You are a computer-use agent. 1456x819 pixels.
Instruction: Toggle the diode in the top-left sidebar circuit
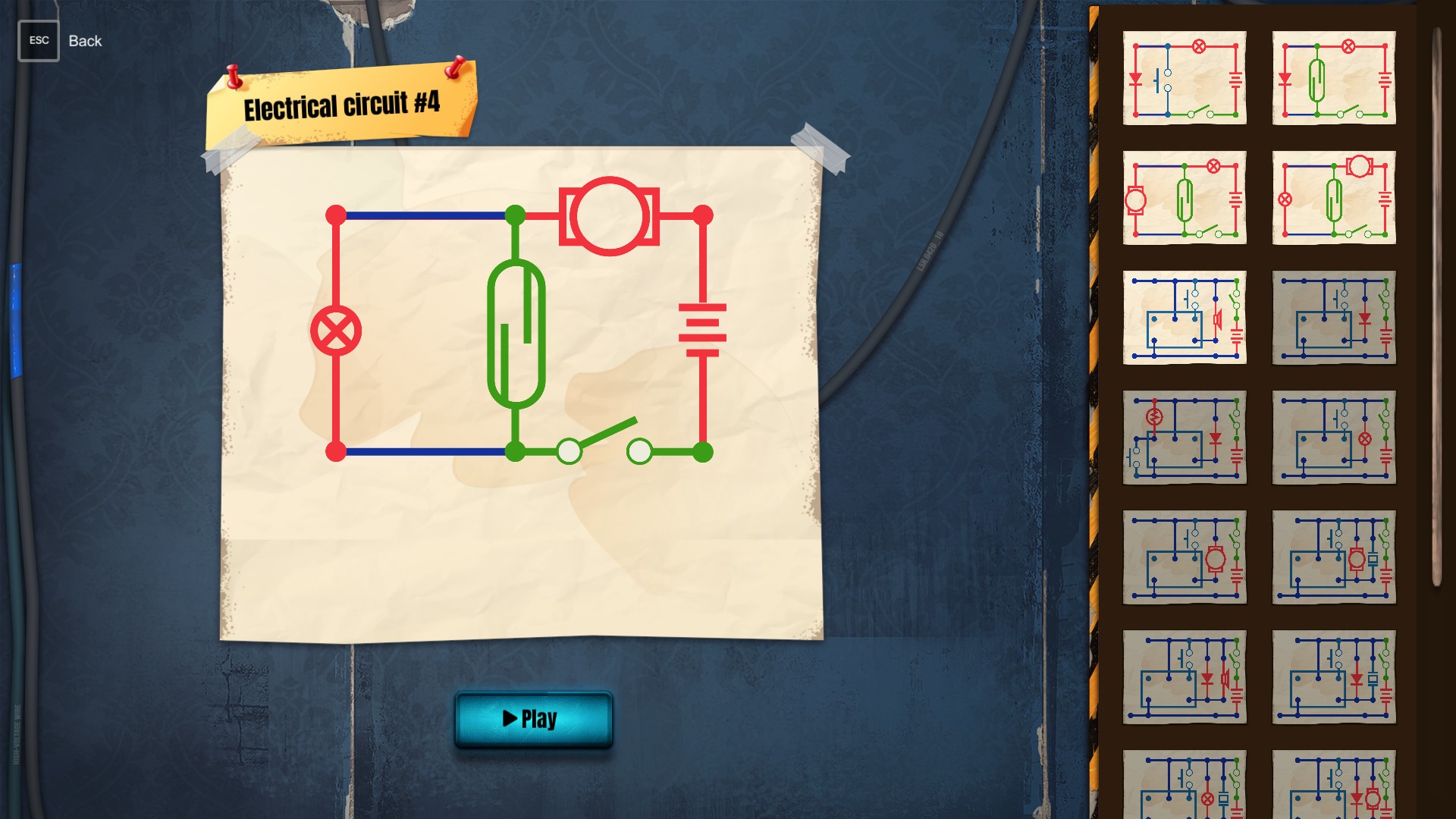(x=1134, y=79)
